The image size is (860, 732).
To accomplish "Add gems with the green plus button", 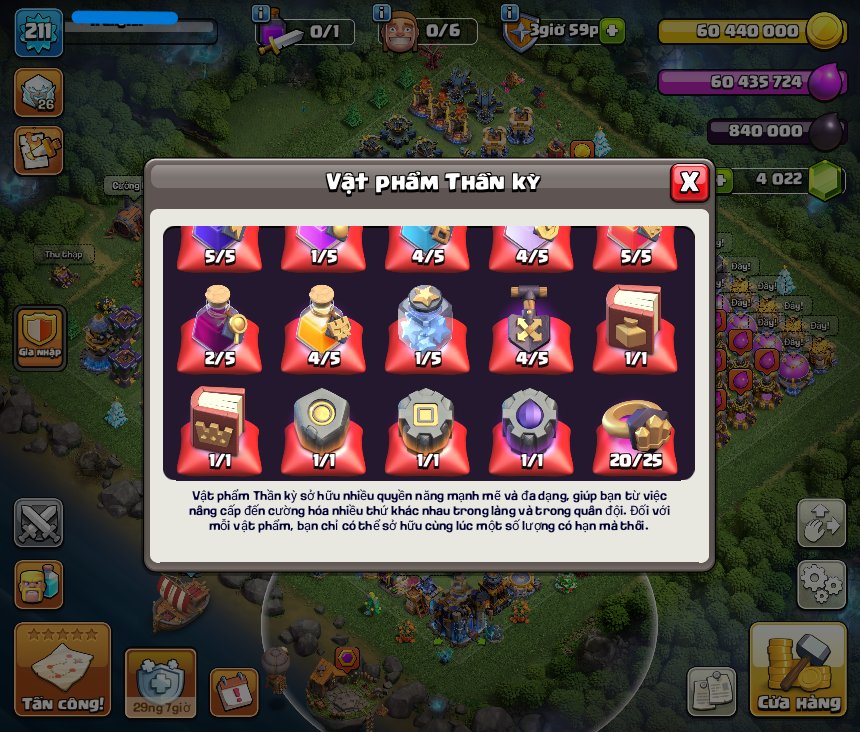I will click(x=718, y=180).
